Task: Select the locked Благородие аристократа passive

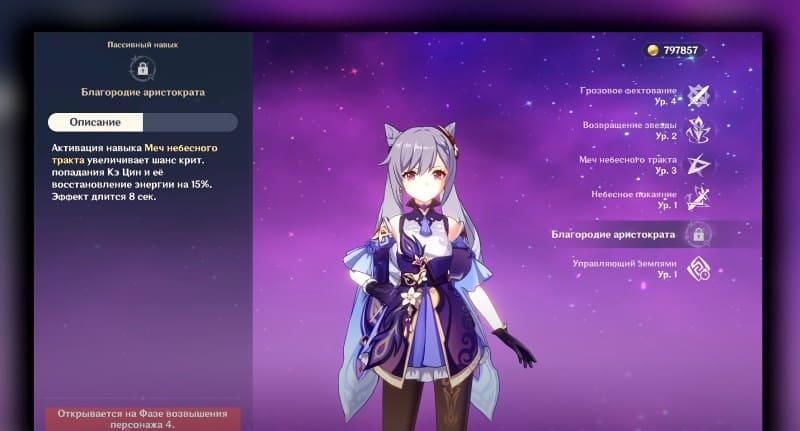Action: click(698, 234)
